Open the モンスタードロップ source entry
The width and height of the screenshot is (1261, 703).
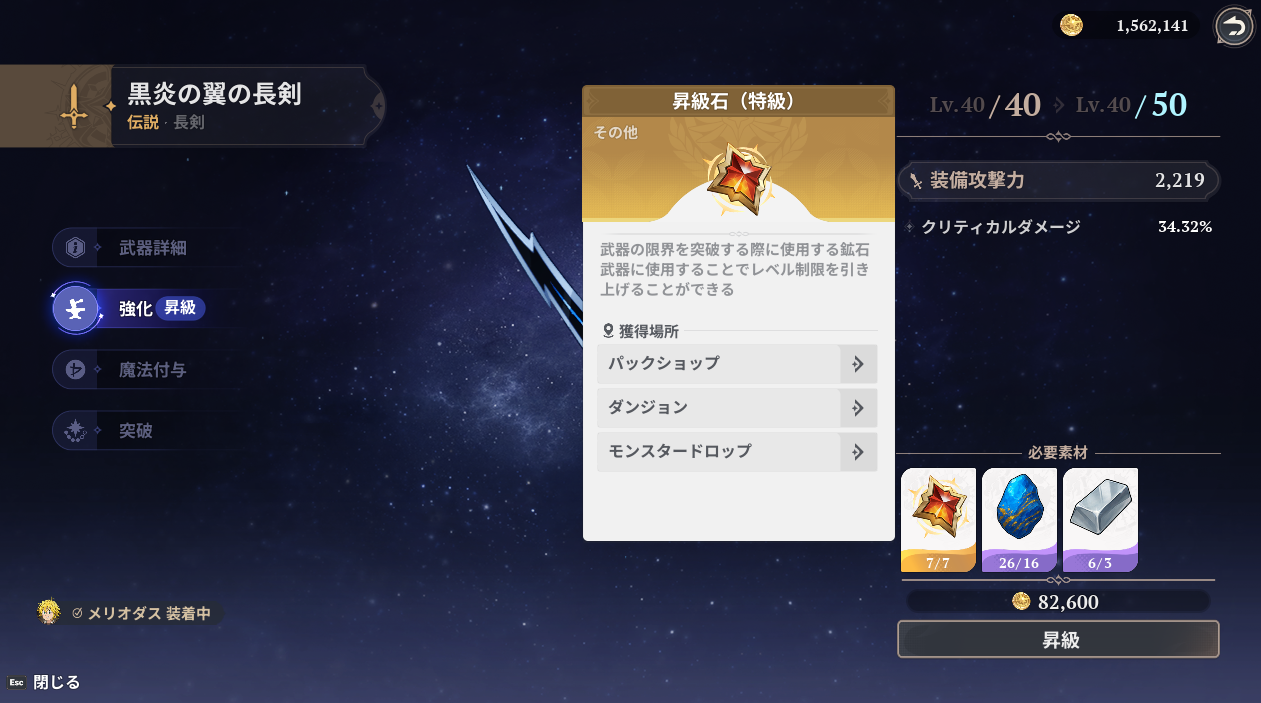[736, 452]
